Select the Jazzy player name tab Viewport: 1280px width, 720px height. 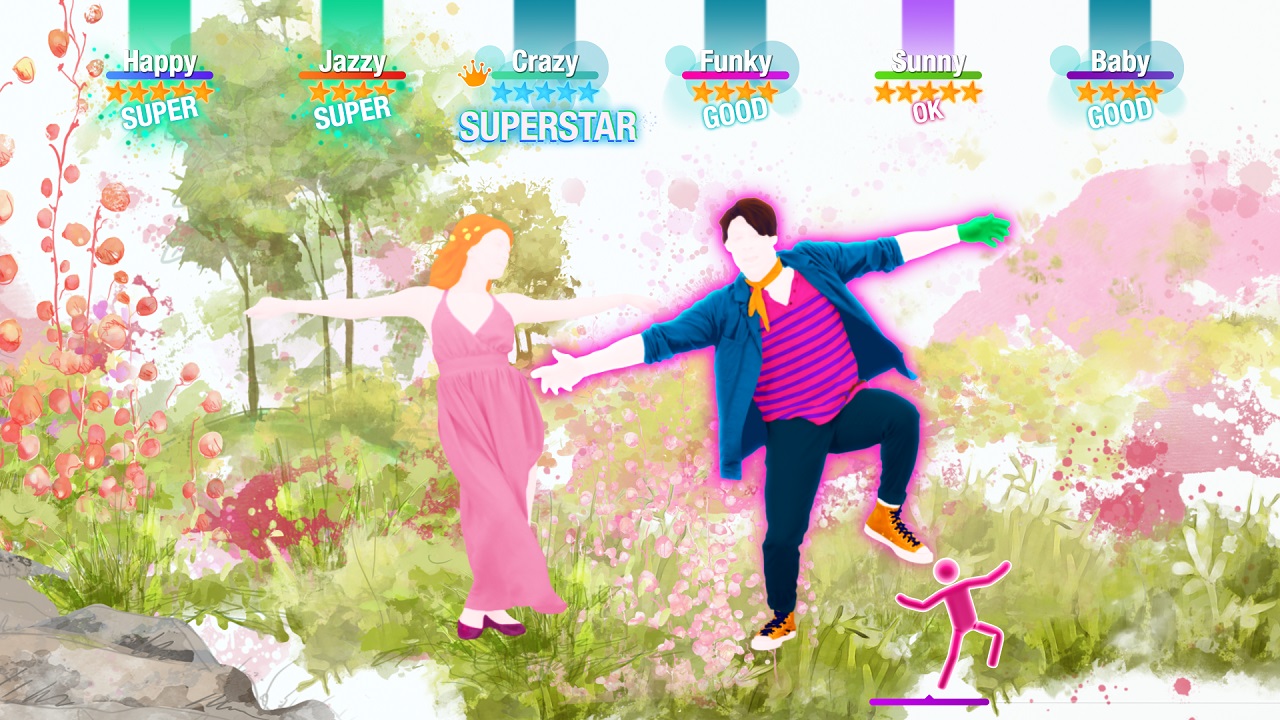[x=350, y=64]
